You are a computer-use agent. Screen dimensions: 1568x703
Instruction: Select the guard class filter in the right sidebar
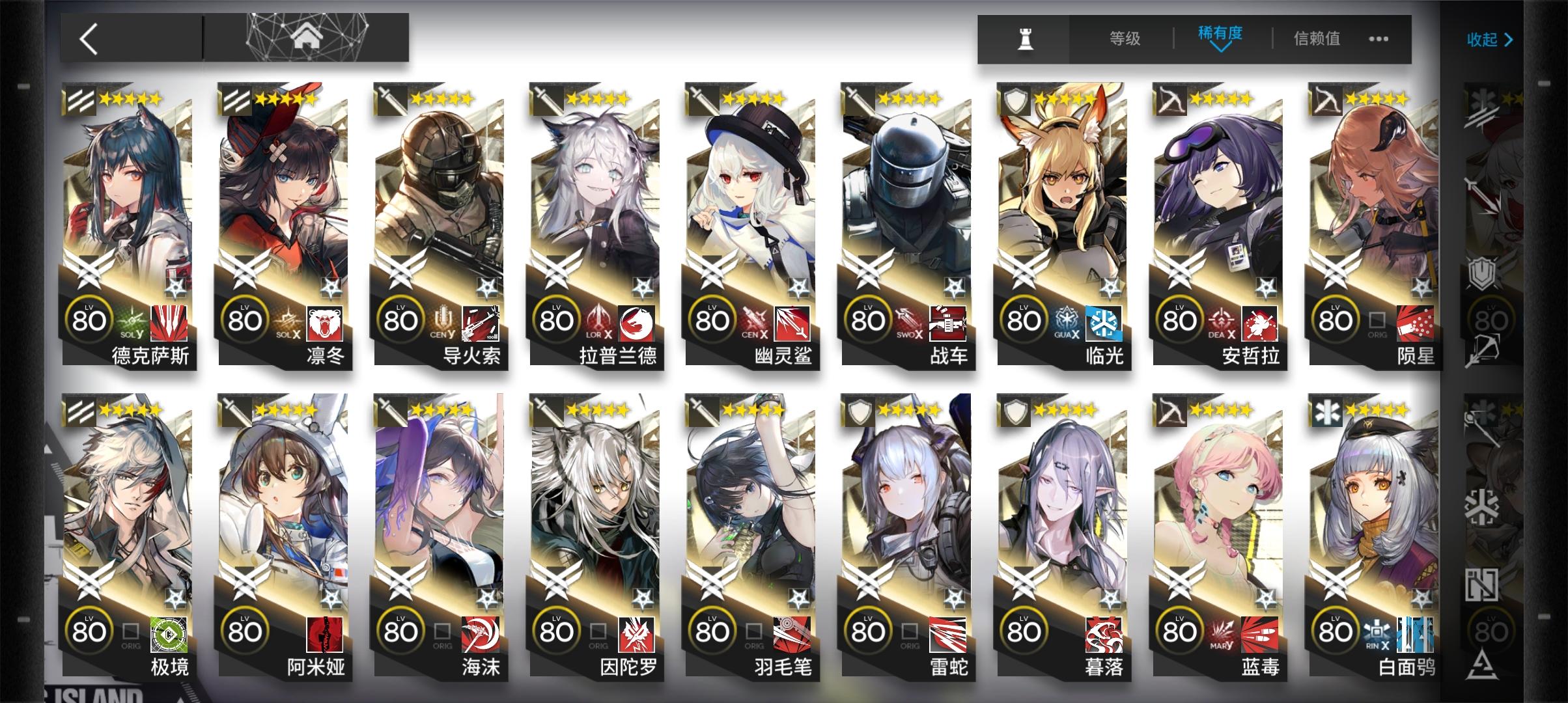[x=1480, y=195]
